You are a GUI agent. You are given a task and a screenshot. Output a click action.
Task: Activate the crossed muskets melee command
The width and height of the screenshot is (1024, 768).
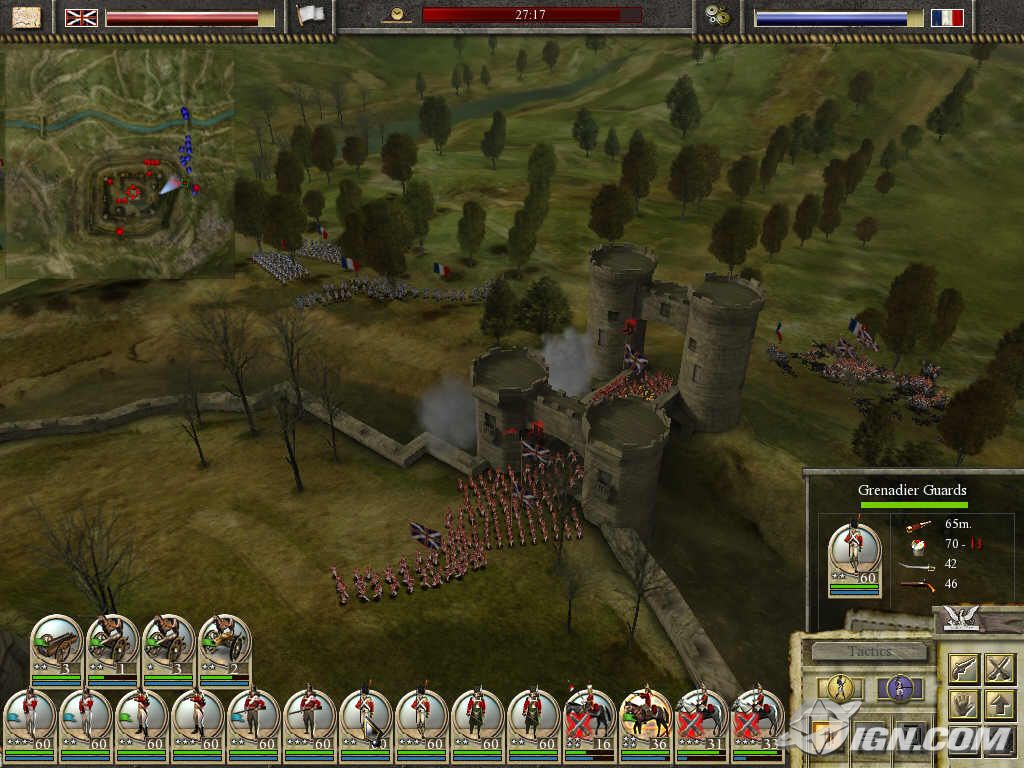coord(999,667)
